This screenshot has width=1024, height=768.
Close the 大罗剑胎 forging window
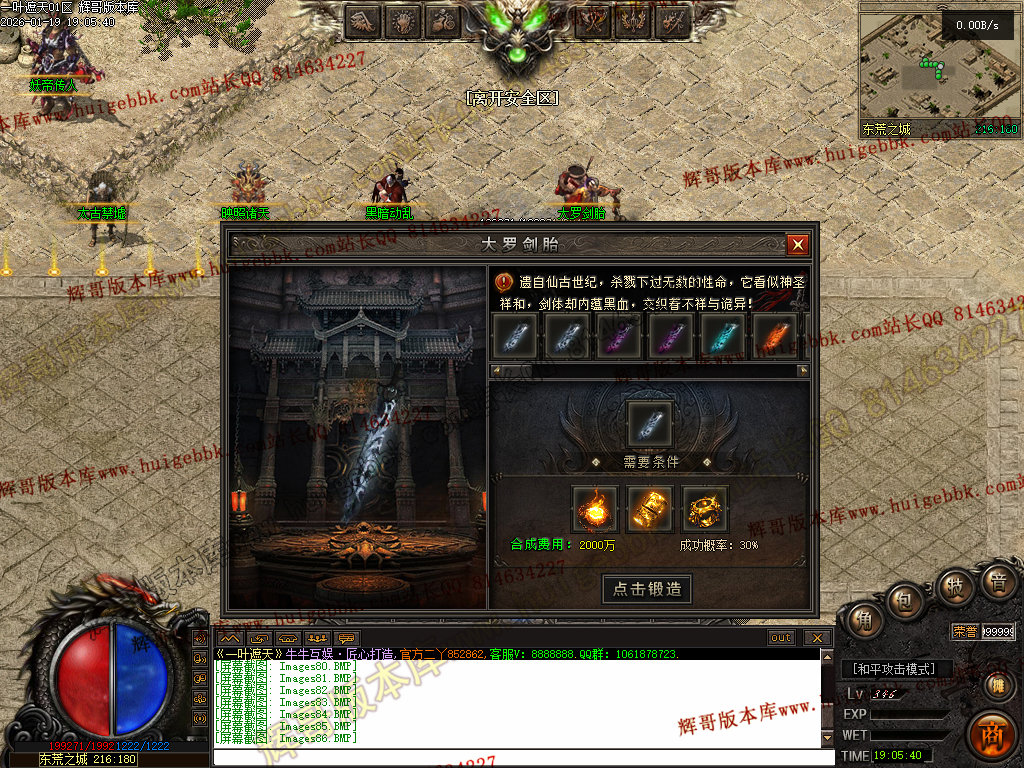point(797,245)
